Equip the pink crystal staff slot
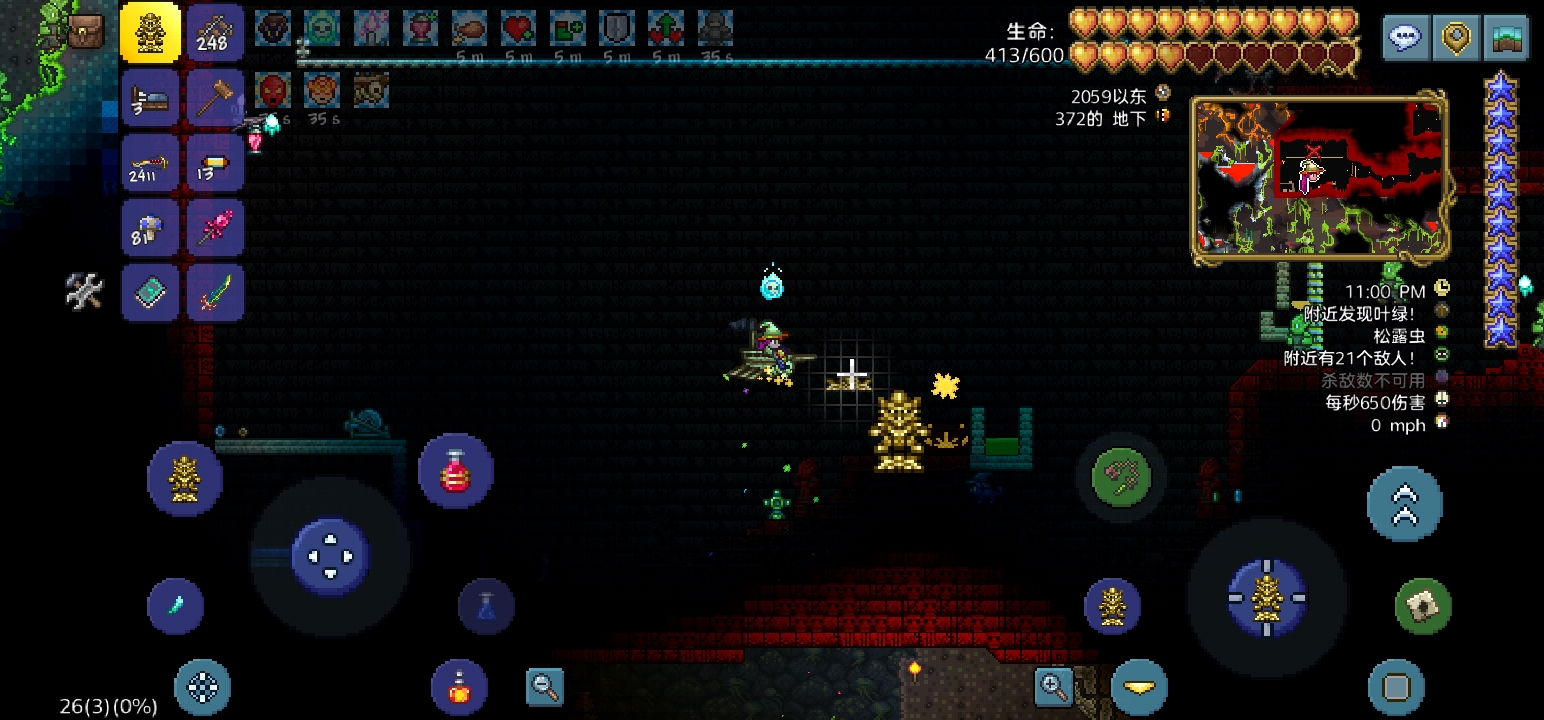The image size is (1544, 720). (214, 229)
